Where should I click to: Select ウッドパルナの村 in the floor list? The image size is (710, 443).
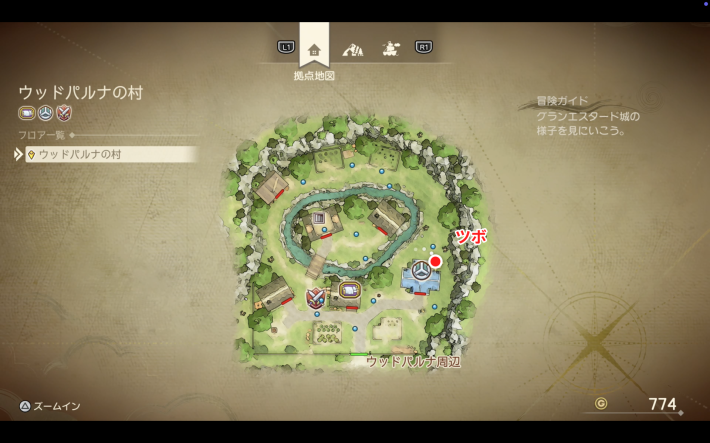point(110,154)
